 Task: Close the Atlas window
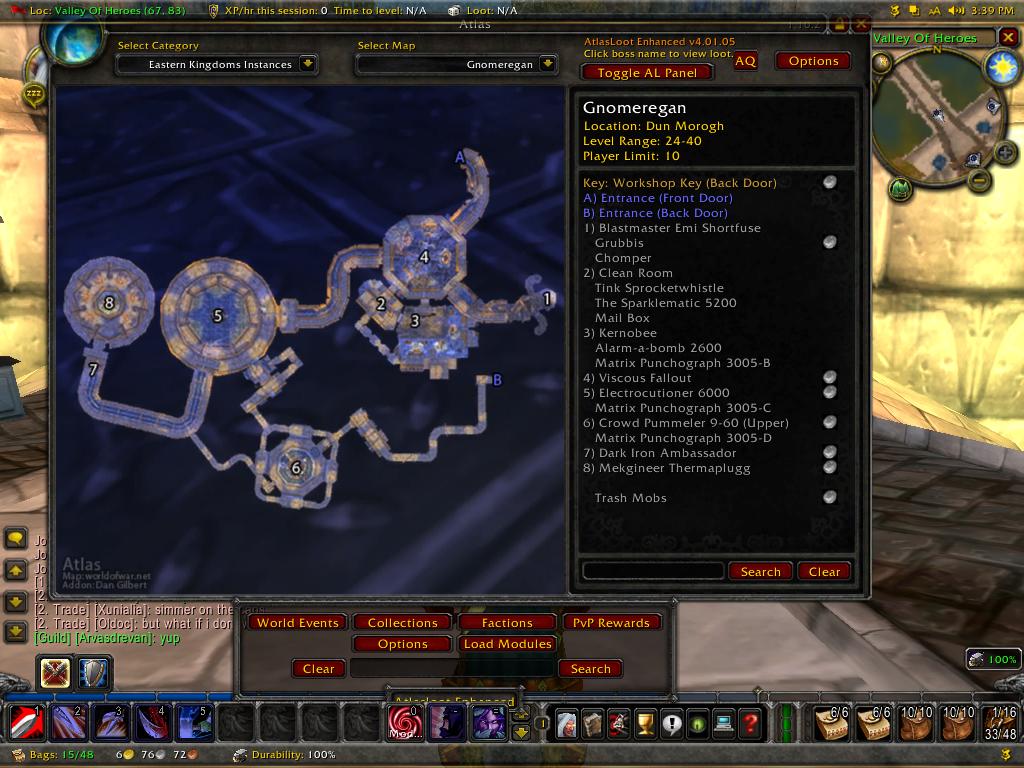tap(861, 23)
